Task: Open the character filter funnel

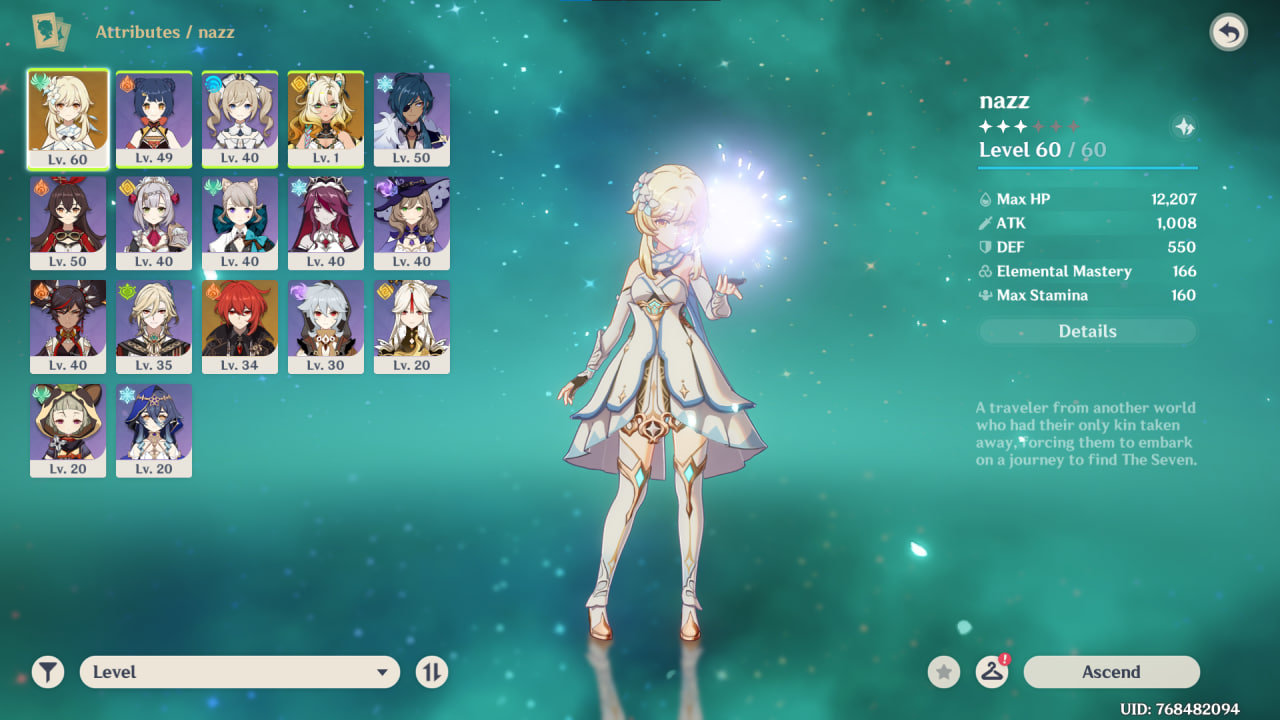Action: point(47,672)
